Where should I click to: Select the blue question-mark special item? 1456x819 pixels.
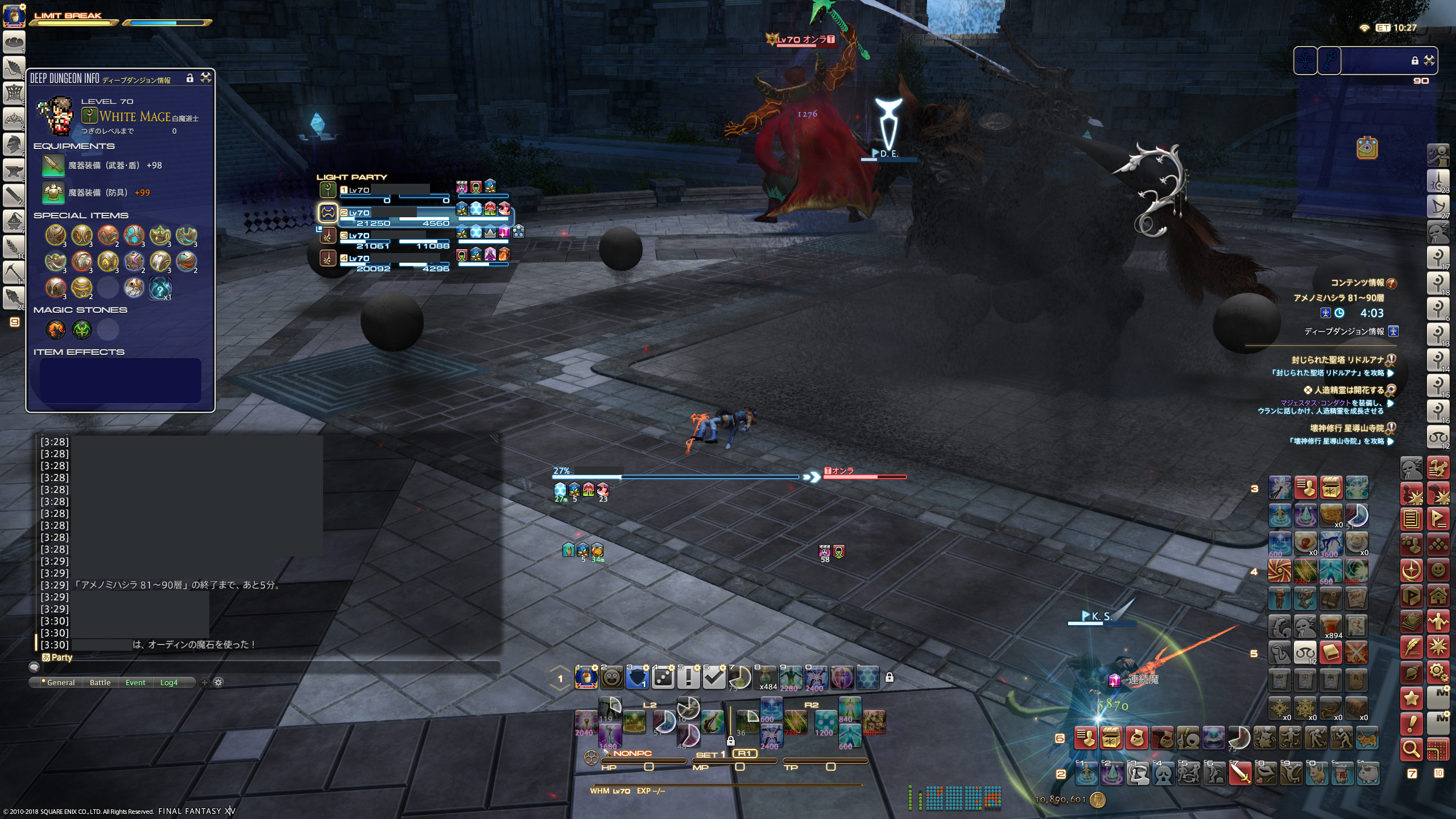tap(160, 288)
